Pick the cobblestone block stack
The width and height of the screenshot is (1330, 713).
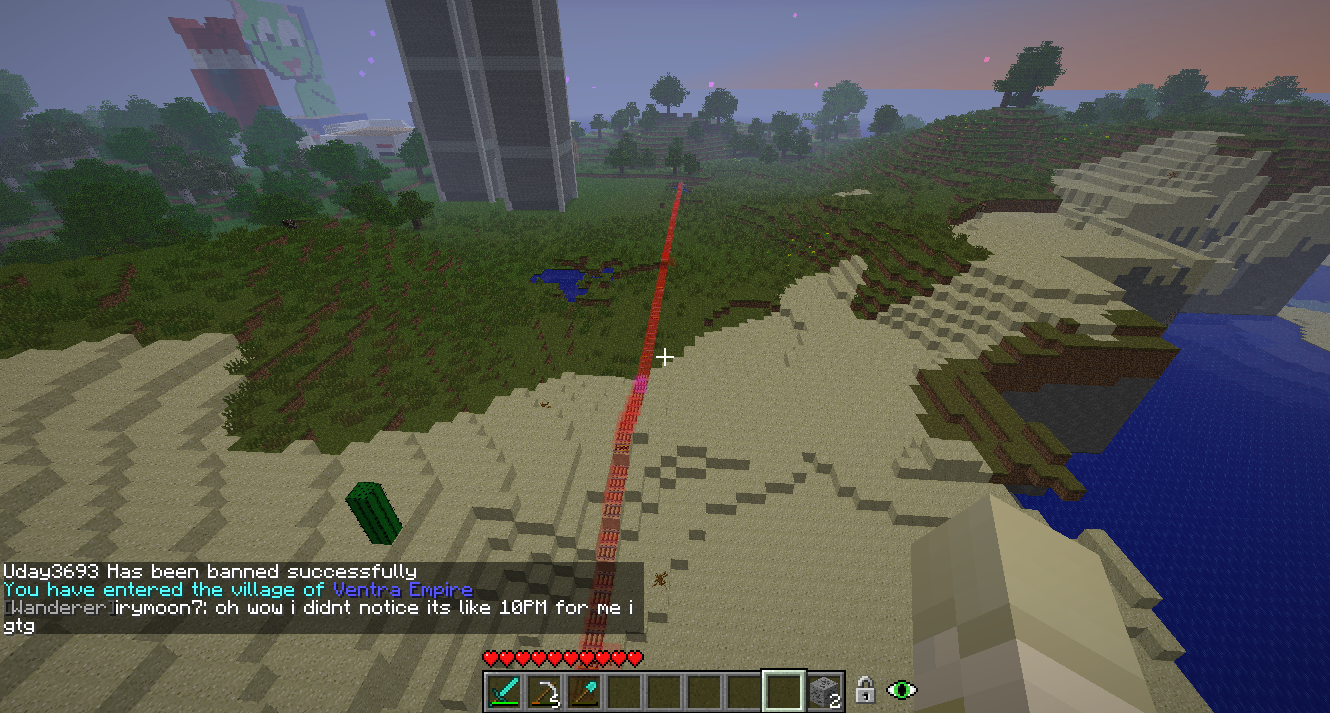point(824,691)
